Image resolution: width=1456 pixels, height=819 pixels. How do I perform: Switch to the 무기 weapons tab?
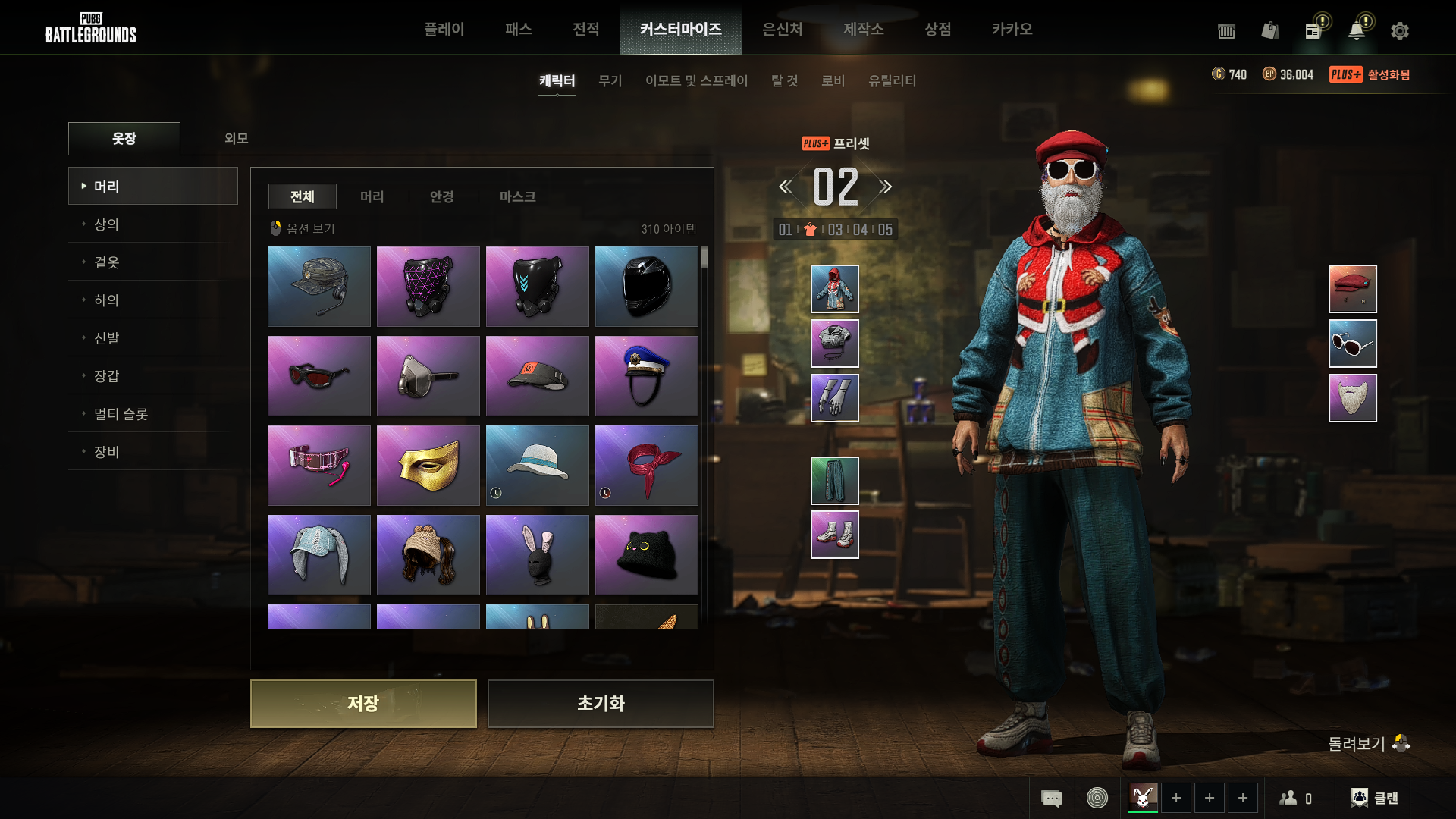610,80
